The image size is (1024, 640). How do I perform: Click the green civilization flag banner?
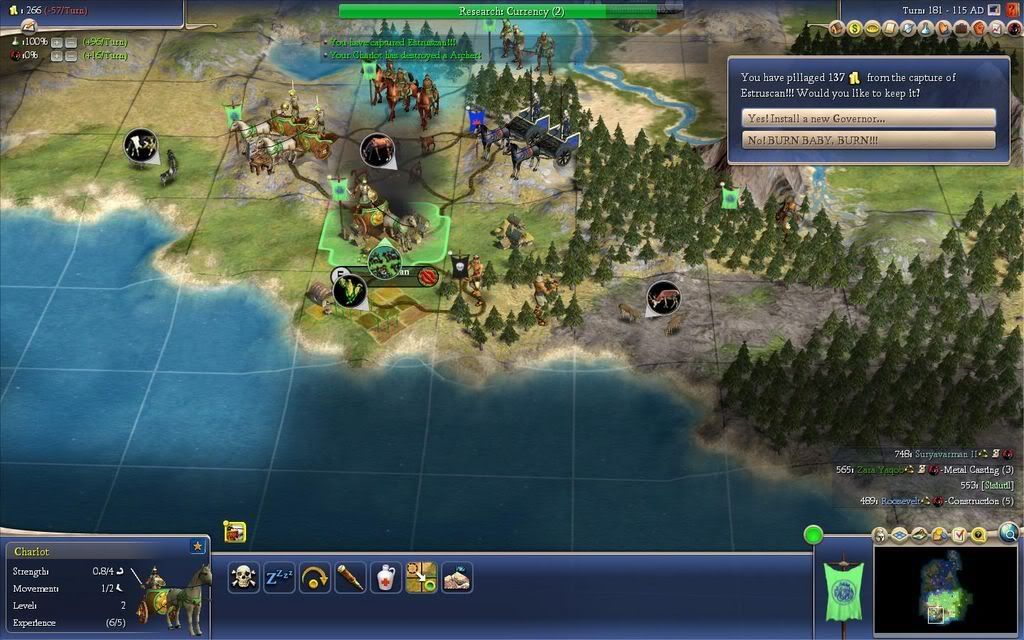point(843,590)
